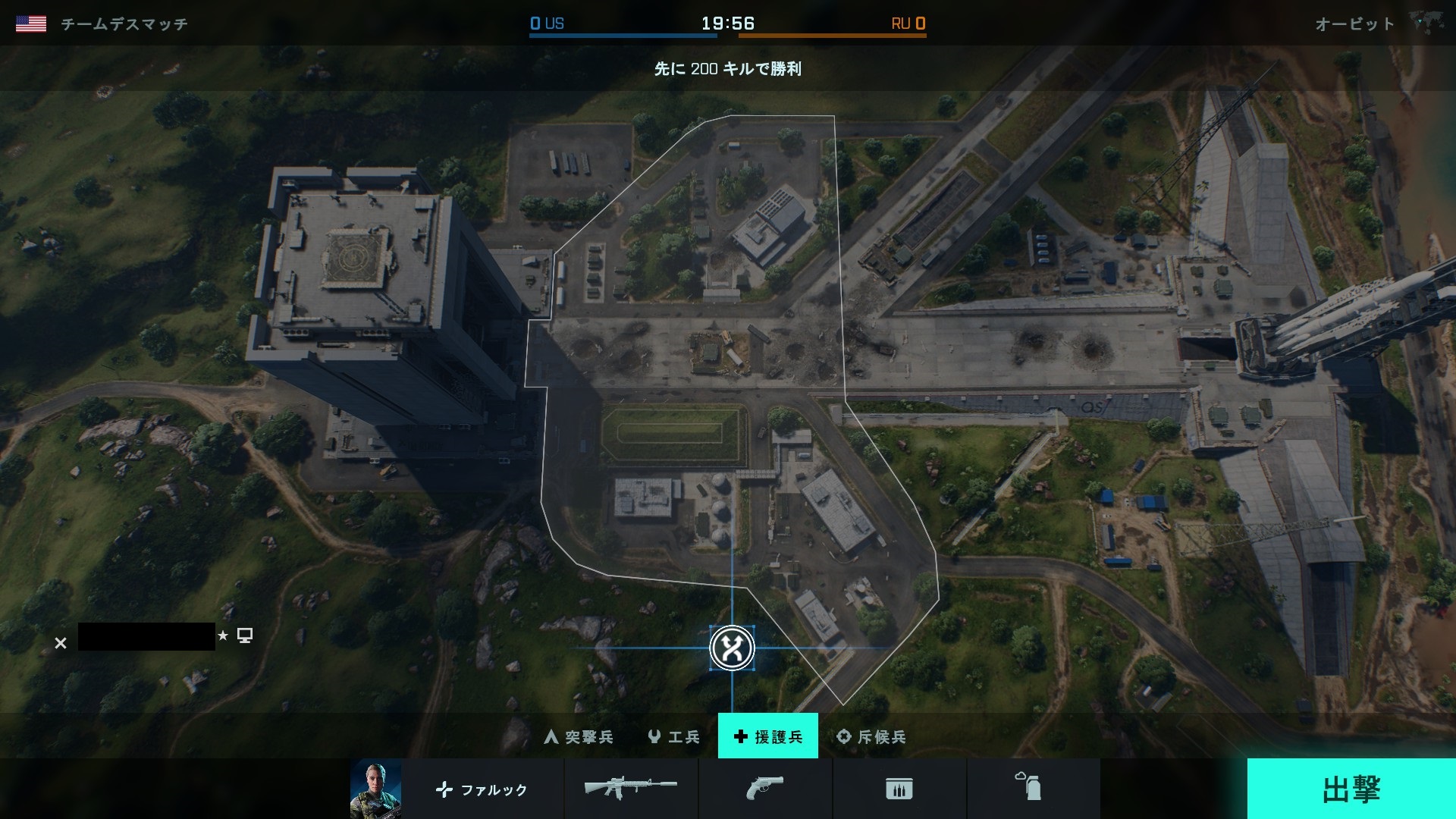Open the assault rifle primary weapon slot
The image size is (1456, 819).
click(x=631, y=789)
